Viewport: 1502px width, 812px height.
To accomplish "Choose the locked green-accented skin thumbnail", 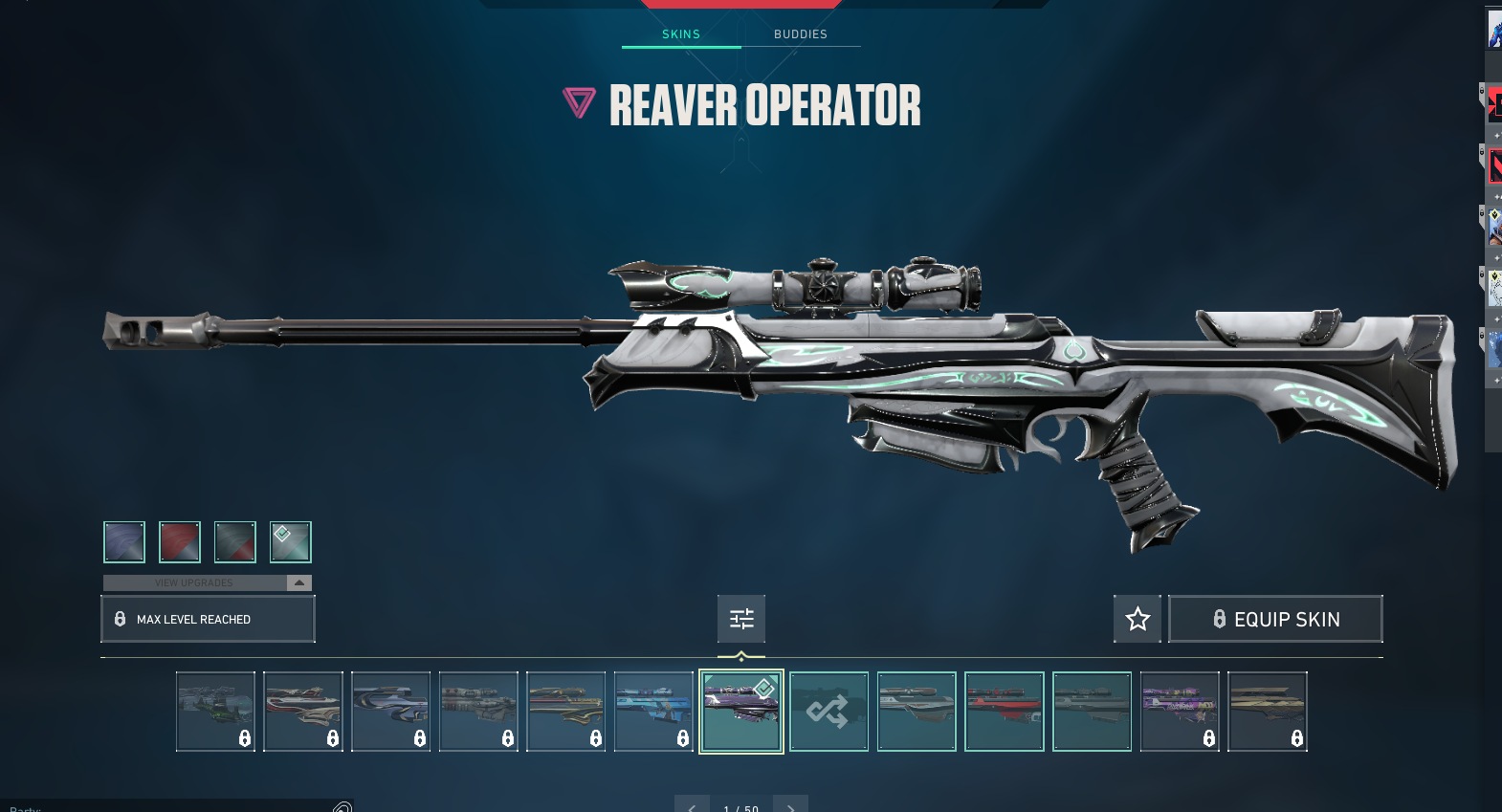I will coord(215,712).
